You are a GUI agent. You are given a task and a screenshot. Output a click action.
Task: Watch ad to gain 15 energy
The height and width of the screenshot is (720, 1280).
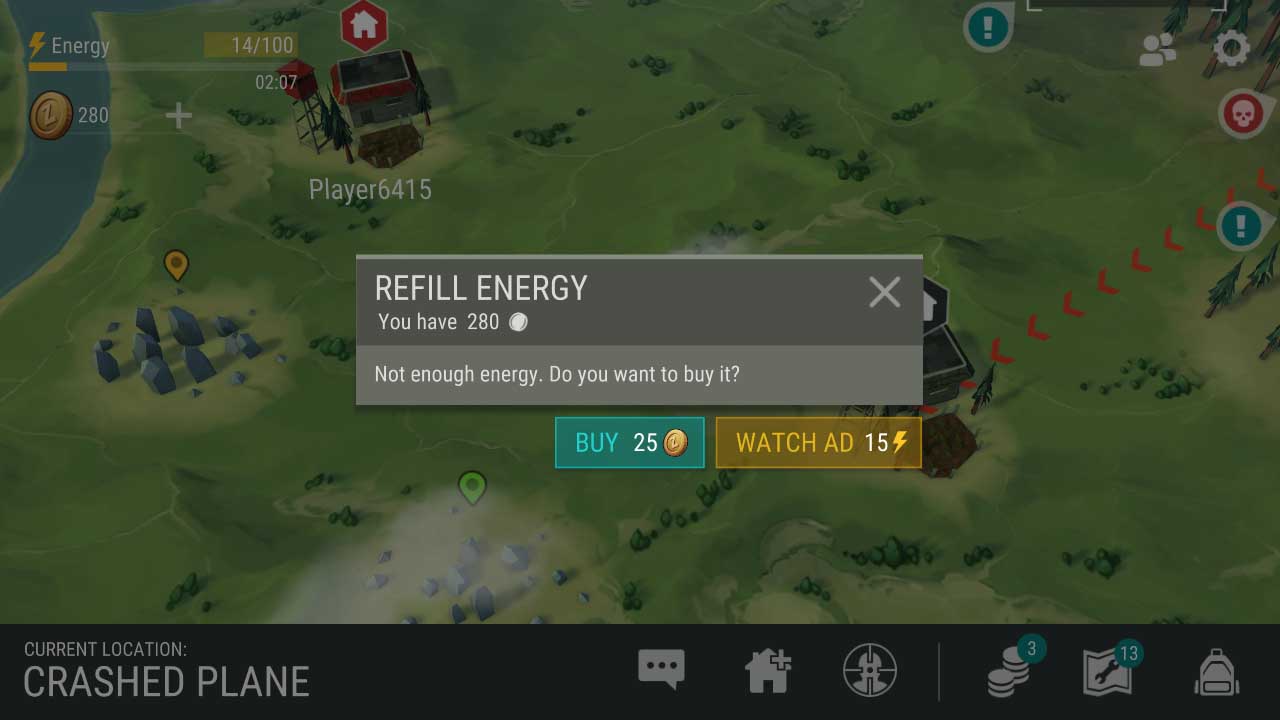point(818,442)
